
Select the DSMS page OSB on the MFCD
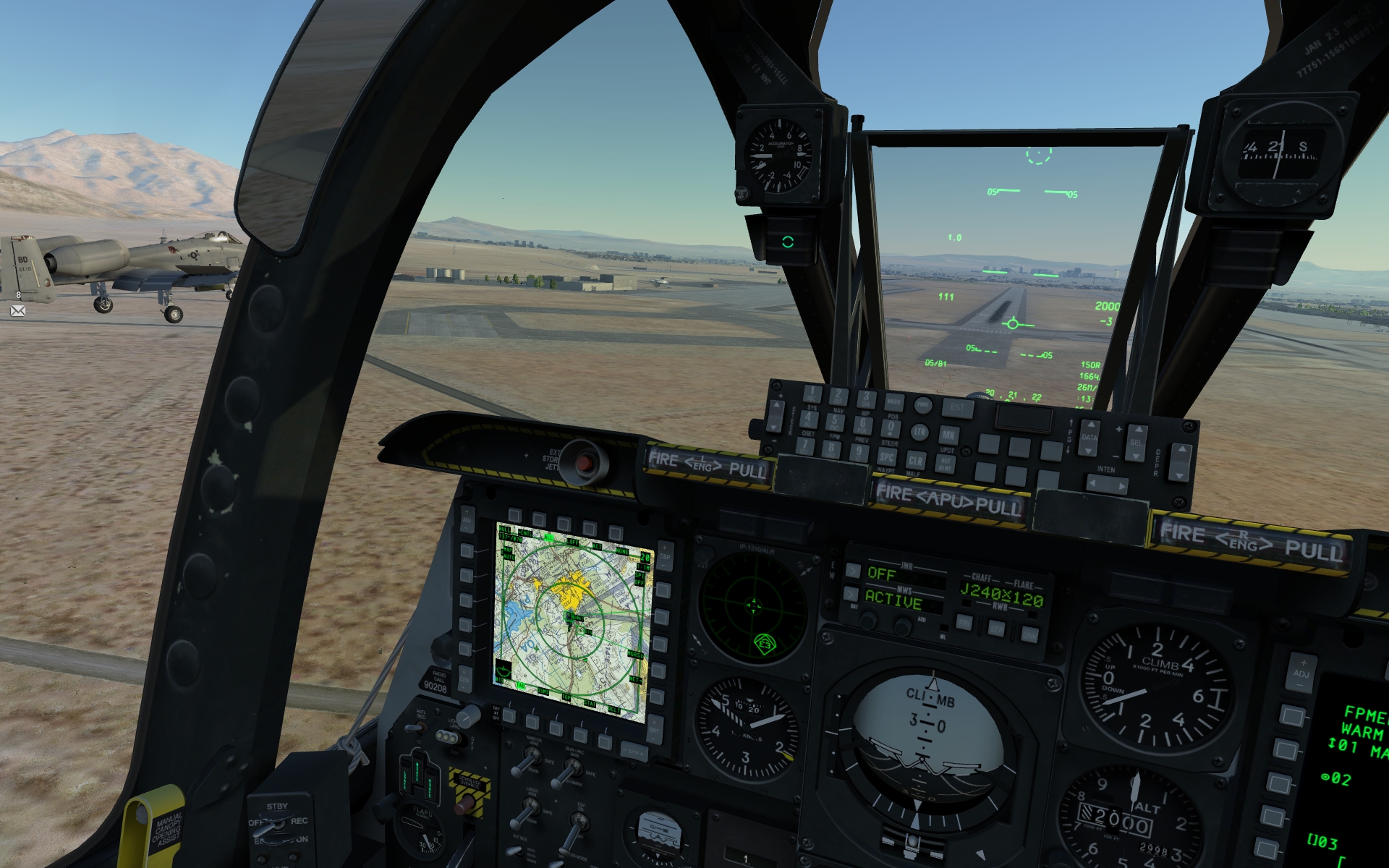coord(534,721)
